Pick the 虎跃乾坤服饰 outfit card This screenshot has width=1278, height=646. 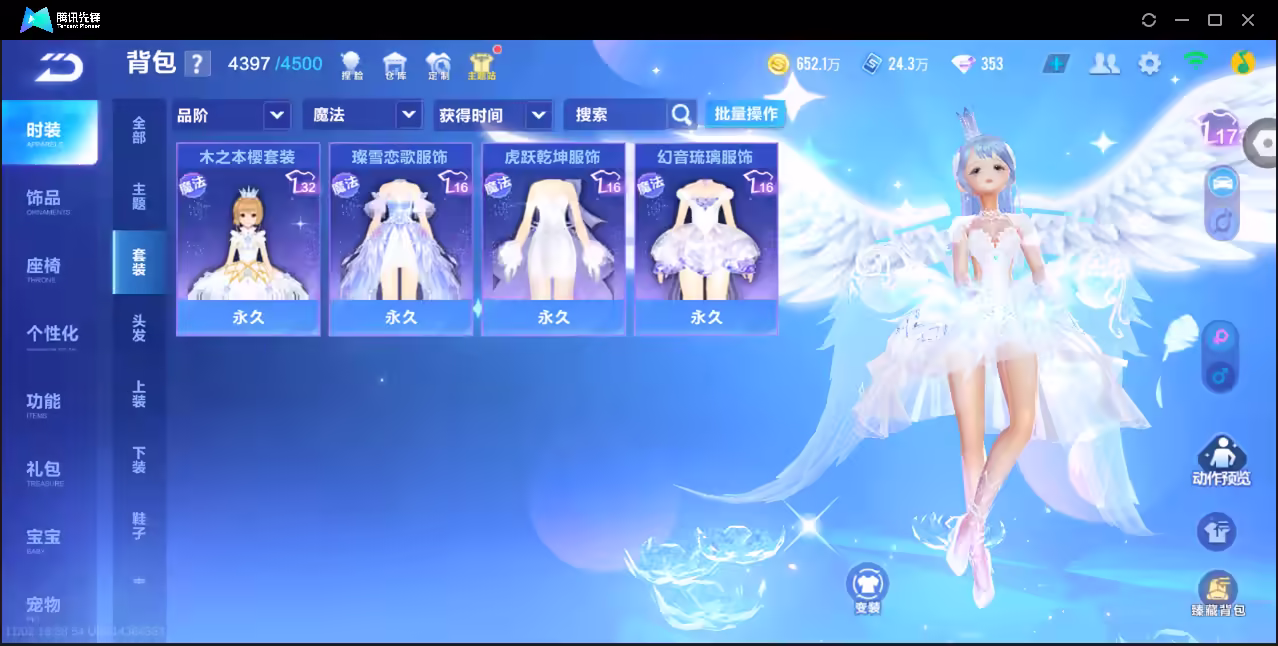tap(553, 238)
